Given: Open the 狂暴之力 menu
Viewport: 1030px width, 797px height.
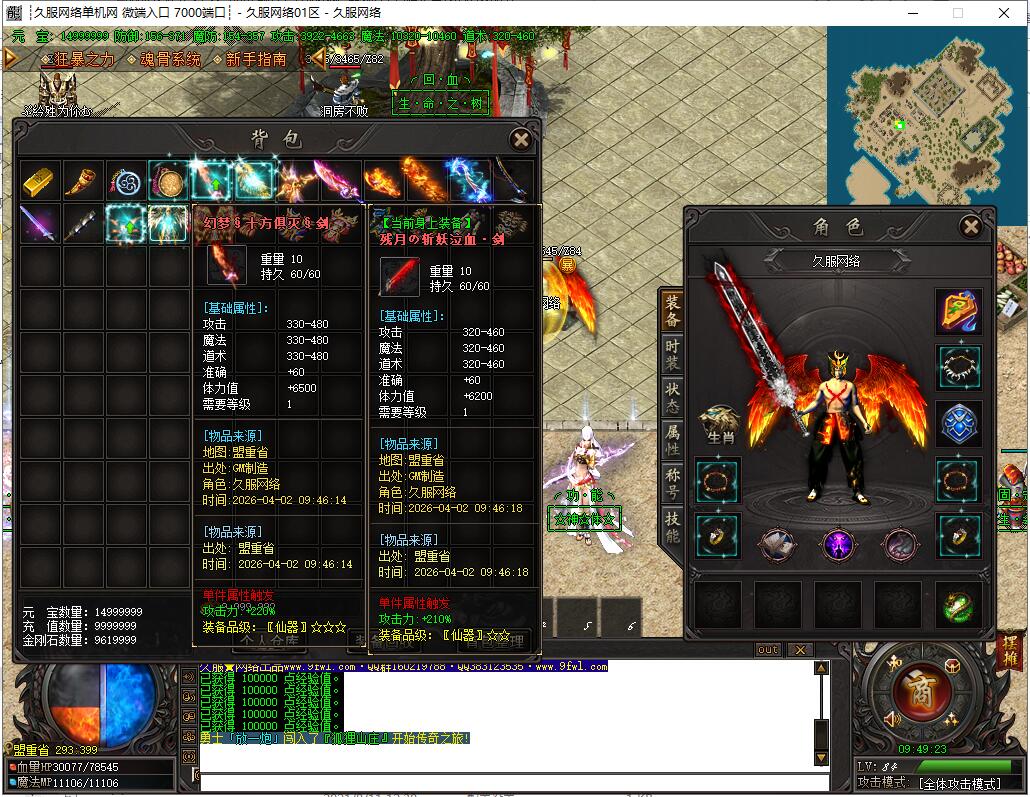Looking at the screenshot, I should (x=77, y=60).
